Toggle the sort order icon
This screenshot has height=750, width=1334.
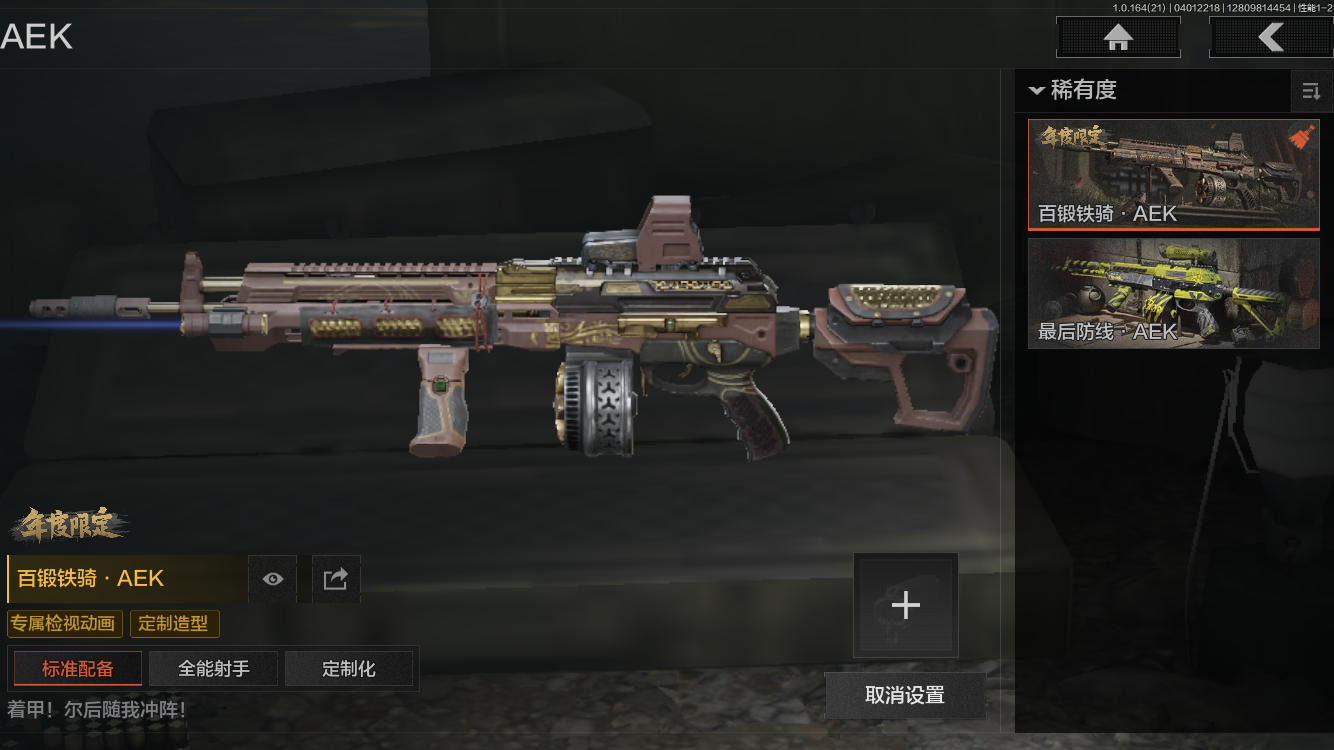pyautogui.click(x=1310, y=92)
